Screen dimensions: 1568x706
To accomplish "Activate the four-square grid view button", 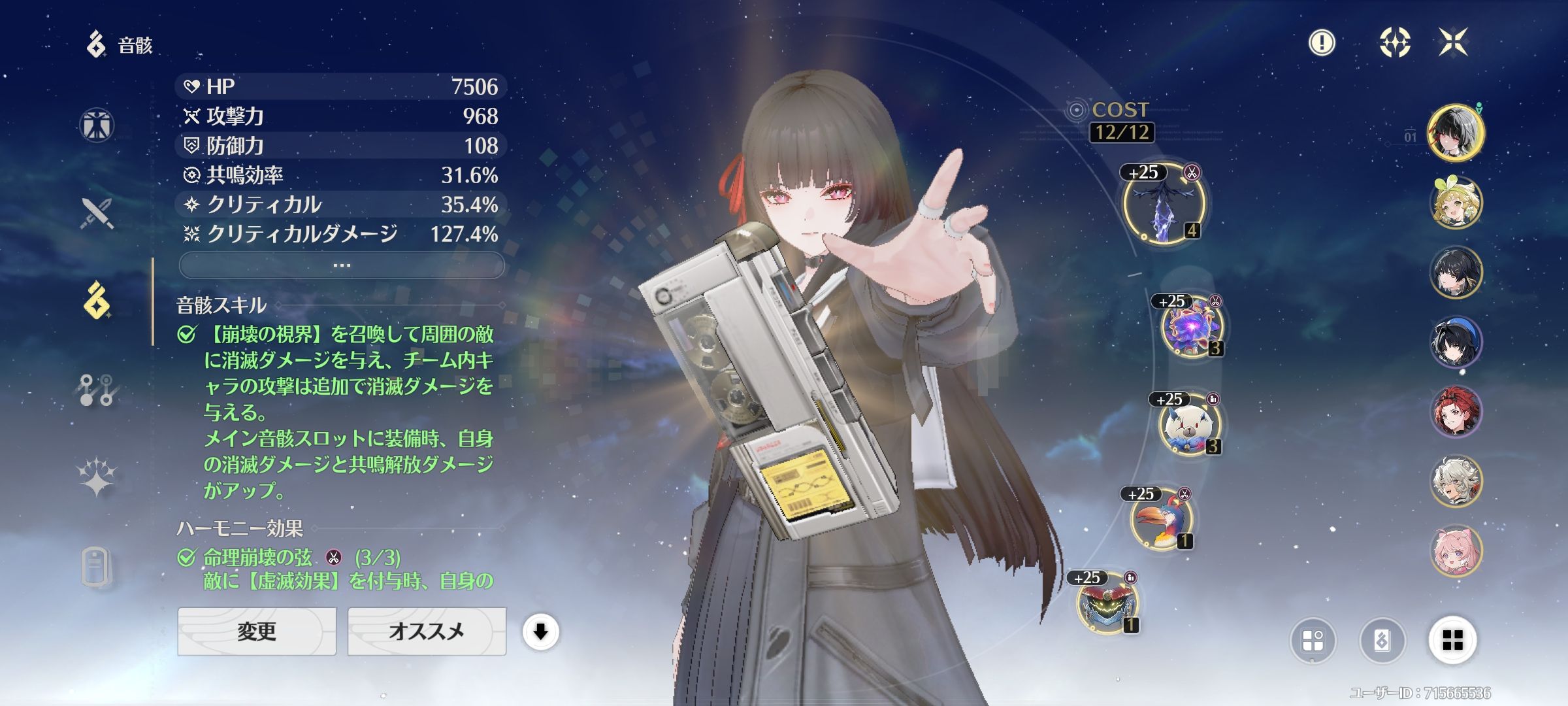I will (1452, 640).
